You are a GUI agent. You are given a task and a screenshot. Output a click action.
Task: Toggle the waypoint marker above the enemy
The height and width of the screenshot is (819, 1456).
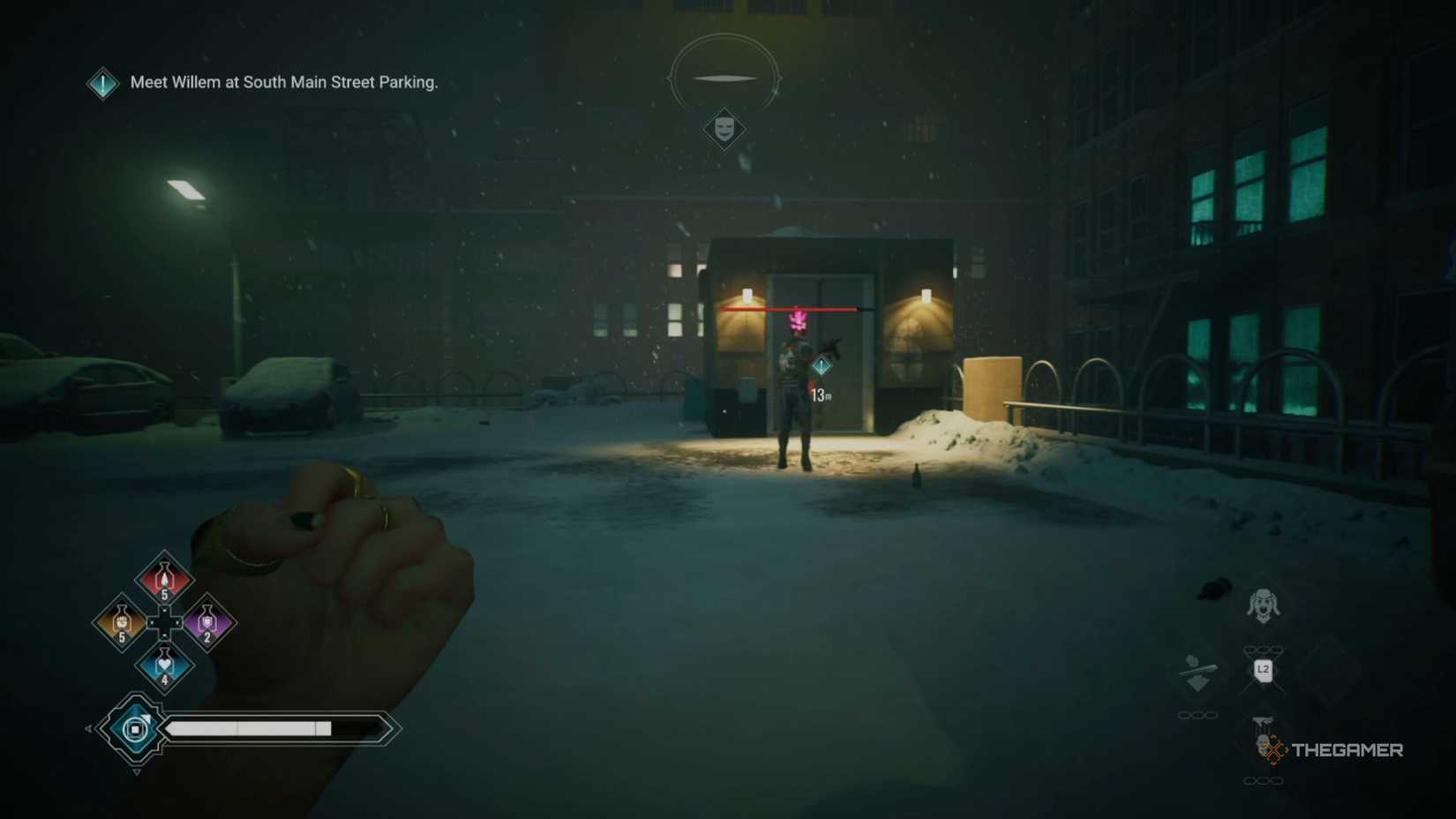pos(822,364)
